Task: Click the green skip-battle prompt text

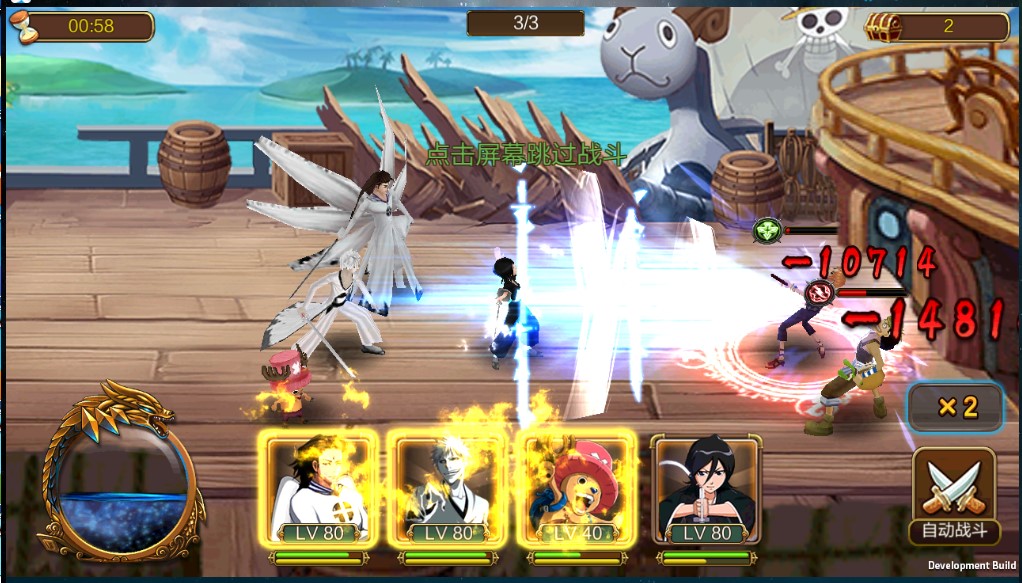Action: coord(525,155)
